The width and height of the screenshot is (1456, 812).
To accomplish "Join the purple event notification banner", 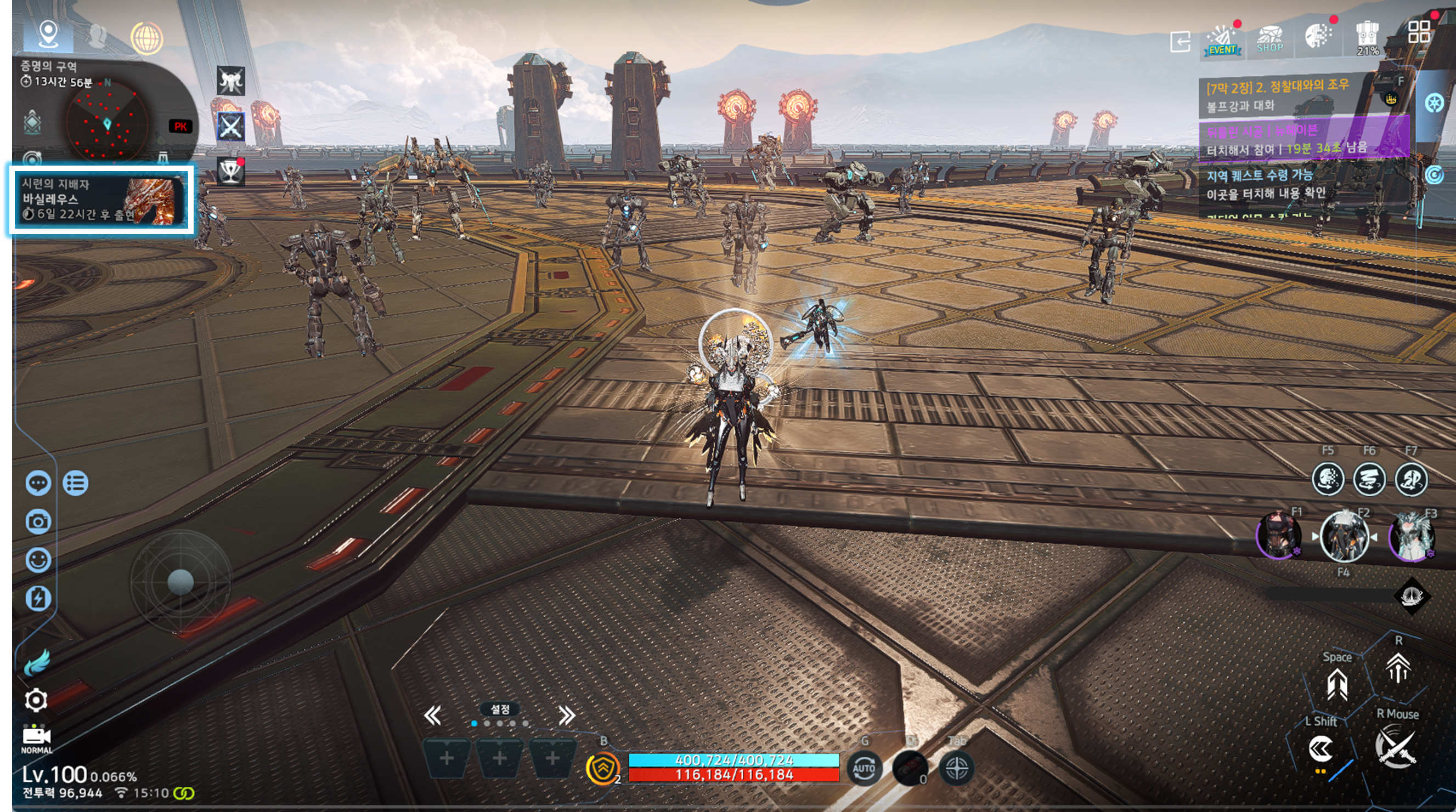I will [x=1300, y=140].
